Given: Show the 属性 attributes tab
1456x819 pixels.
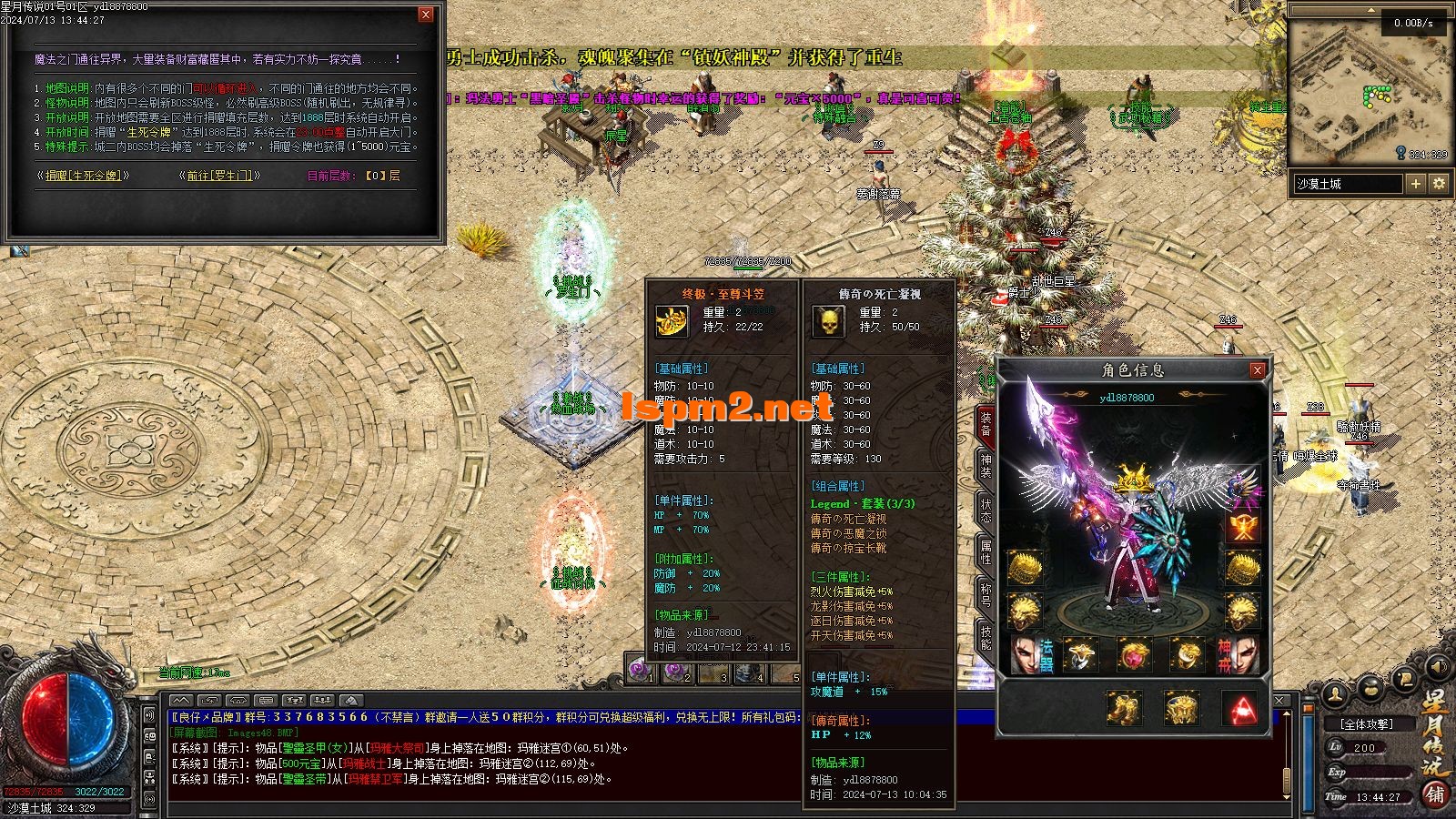Looking at the screenshot, I should [986, 551].
